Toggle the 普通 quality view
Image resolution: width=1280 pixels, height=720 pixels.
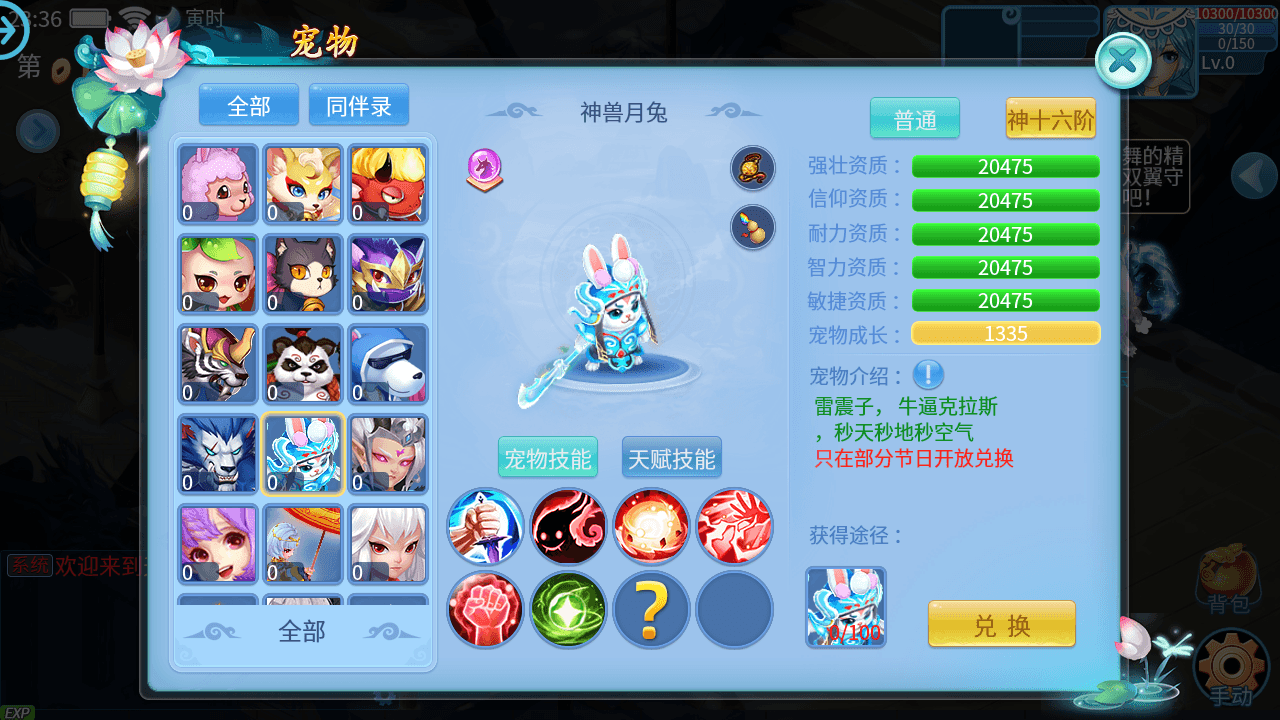pyautogui.click(x=914, y=118)
